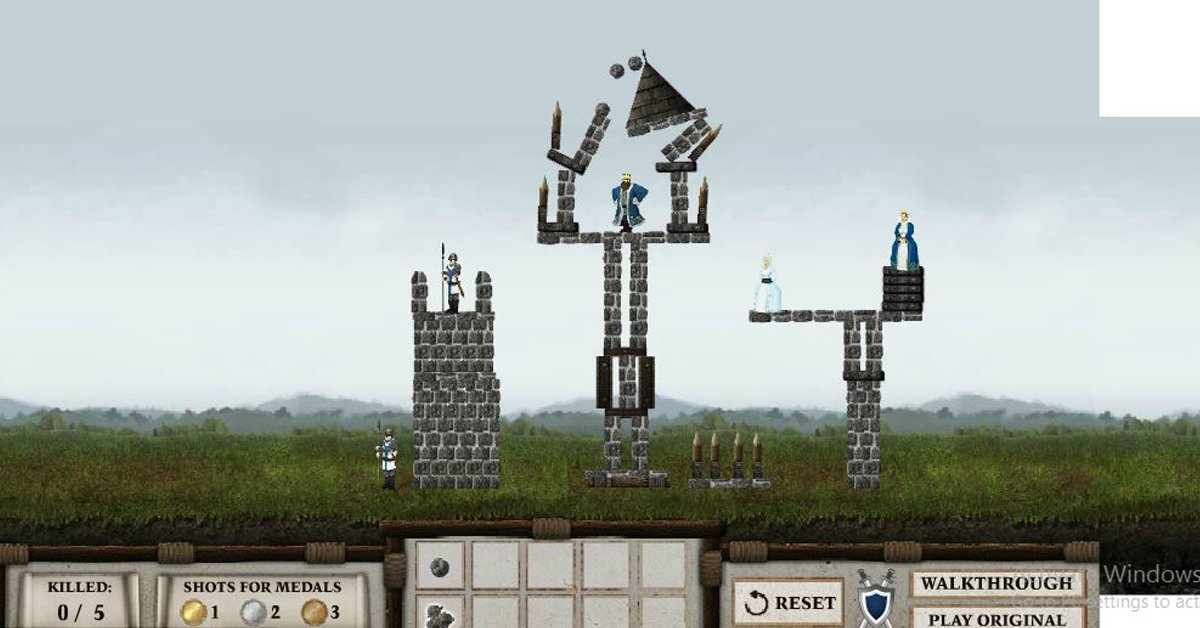The image size is (1200, 628).
Task: Choose Play Original
Action: (x=997, y=618)
